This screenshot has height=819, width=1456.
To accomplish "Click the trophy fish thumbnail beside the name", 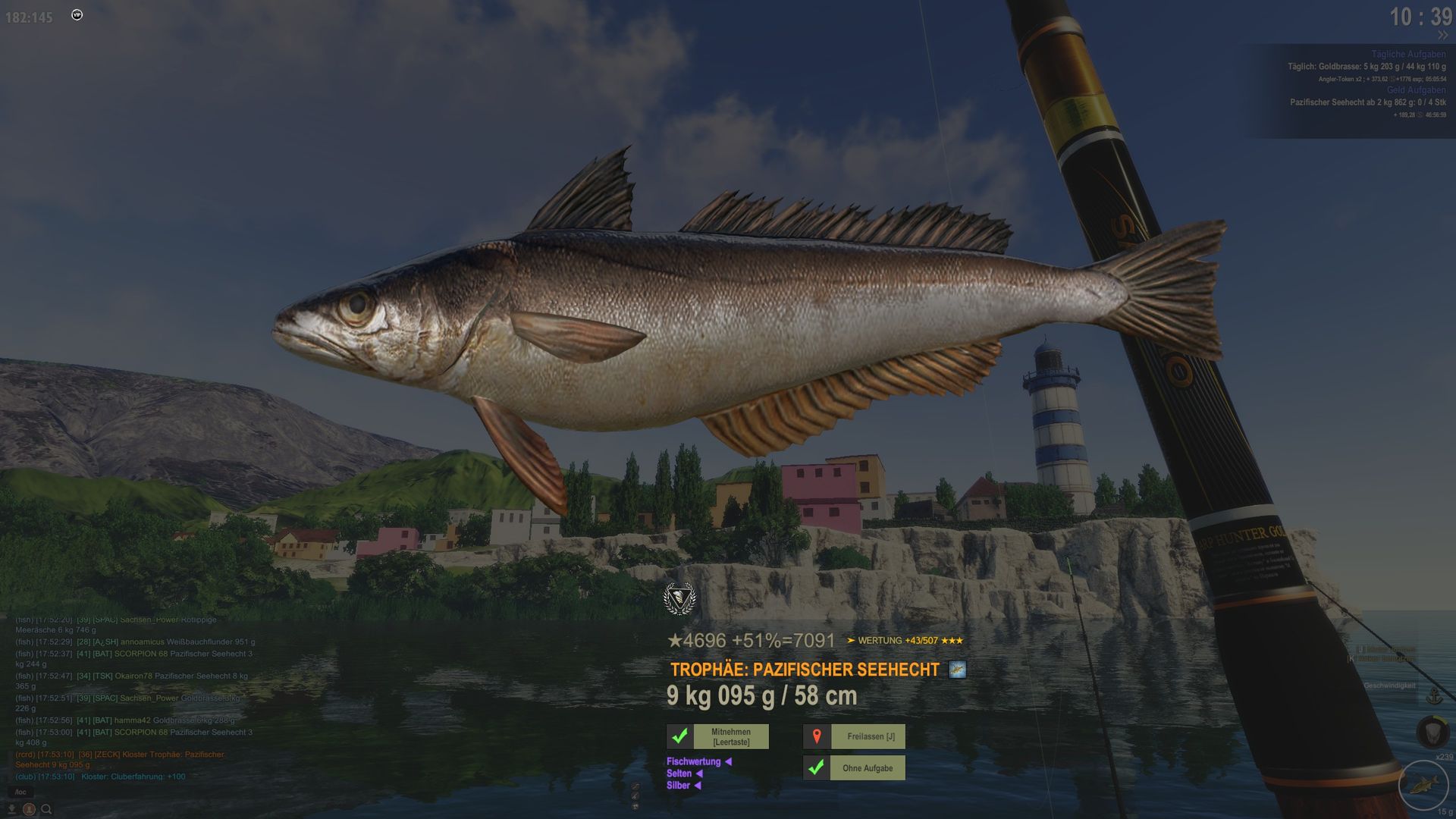I will 957,670.
